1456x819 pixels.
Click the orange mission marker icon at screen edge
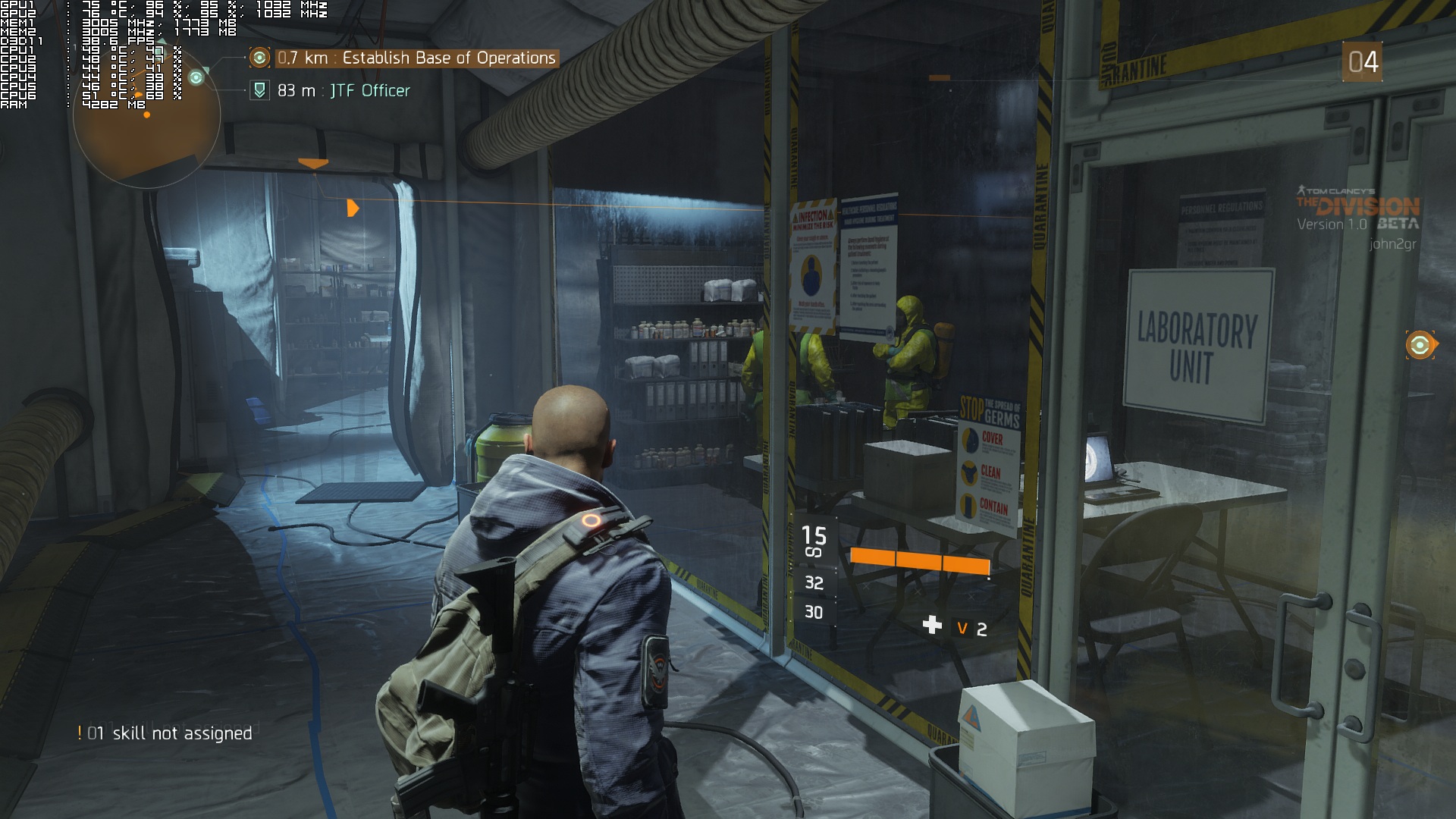coord(1420,345)
